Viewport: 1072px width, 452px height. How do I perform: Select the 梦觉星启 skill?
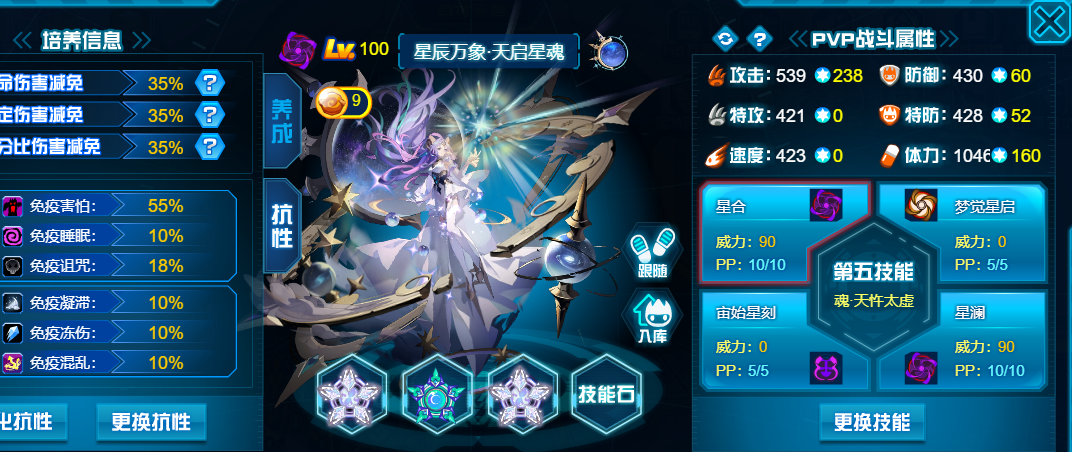point(960,235)
